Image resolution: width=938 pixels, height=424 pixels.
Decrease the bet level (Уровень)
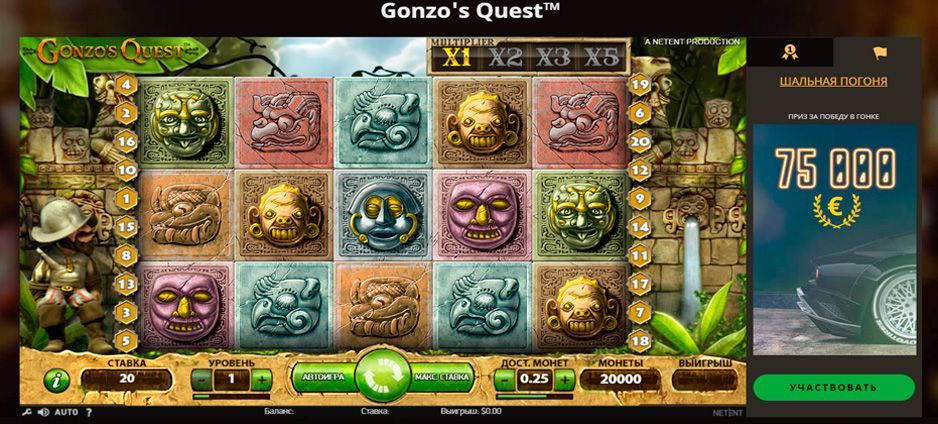click(x=201, y=379)
